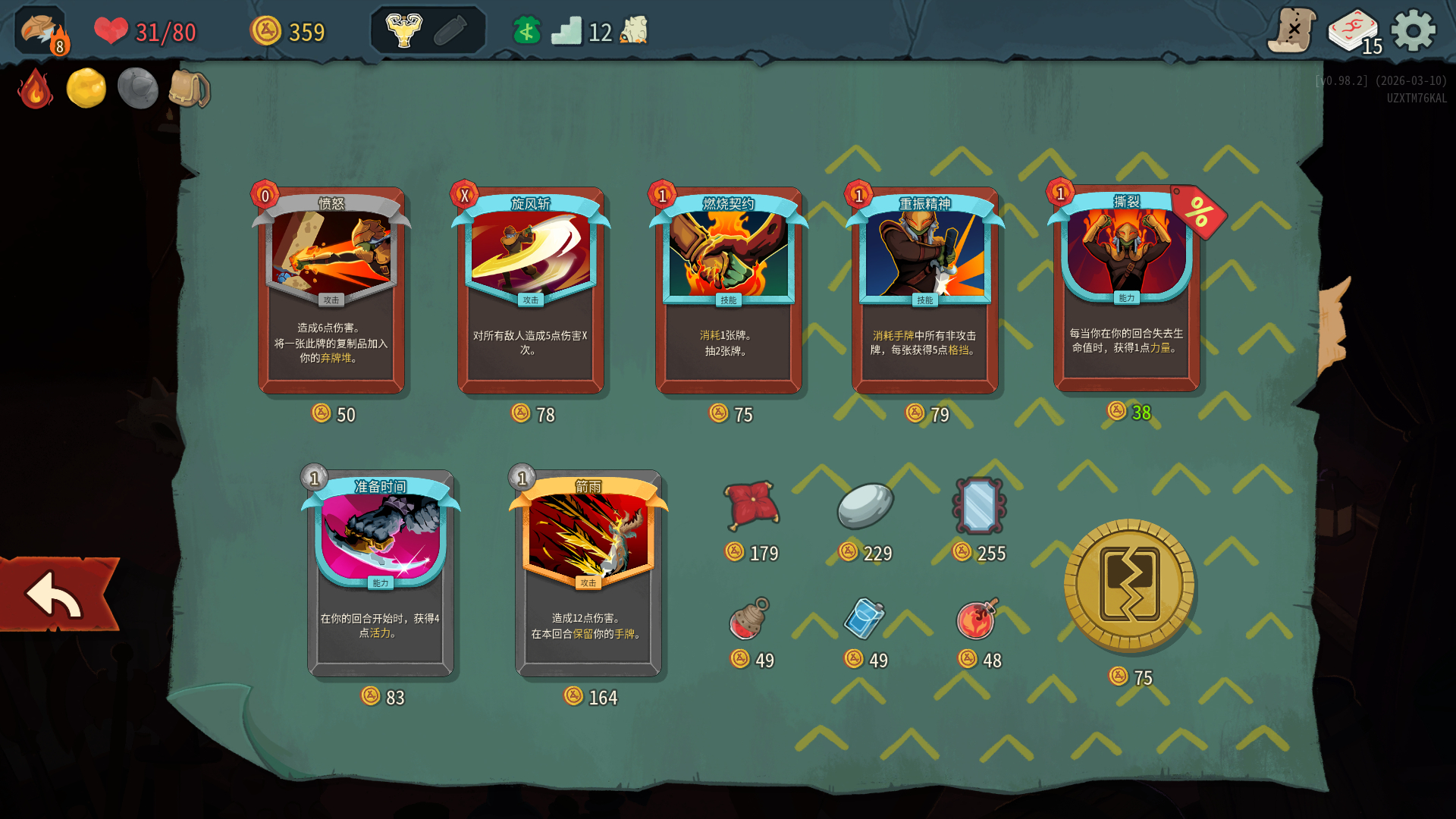Buy the red cushion relic for 179
Viewport: 1456px width, 819px height.
pos(751,505)
